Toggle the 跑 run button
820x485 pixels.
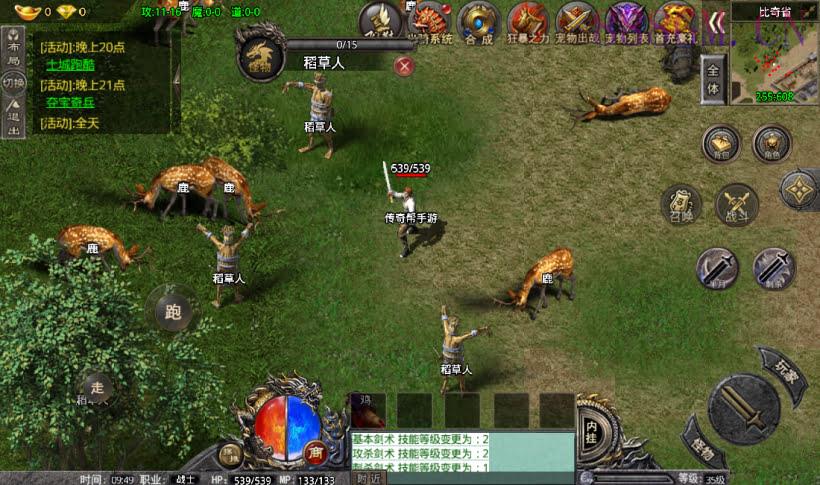173,310
